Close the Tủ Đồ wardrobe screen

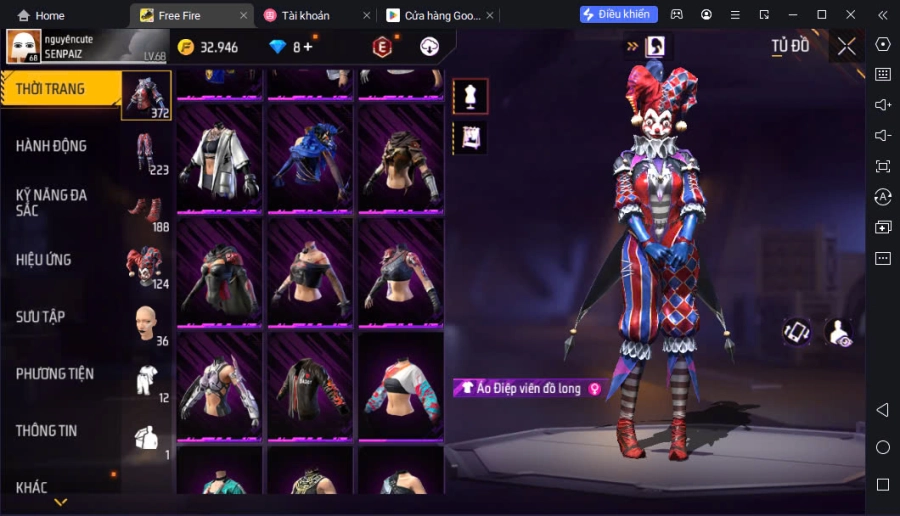click(x=846, y=46)
